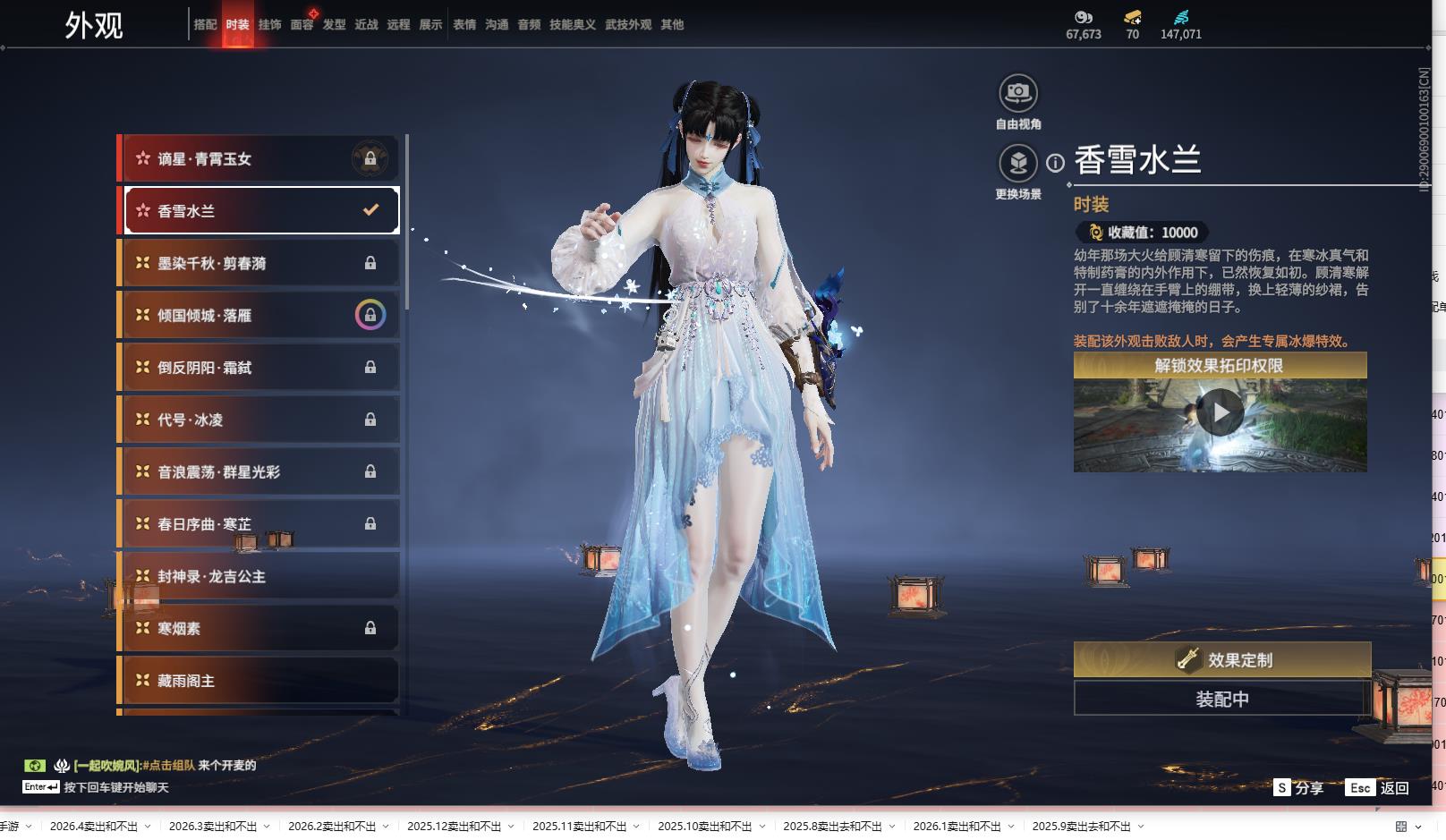Select the 代号·冰凌 outfit entry
Screen dimensions: 1446x840
[259, 420]
